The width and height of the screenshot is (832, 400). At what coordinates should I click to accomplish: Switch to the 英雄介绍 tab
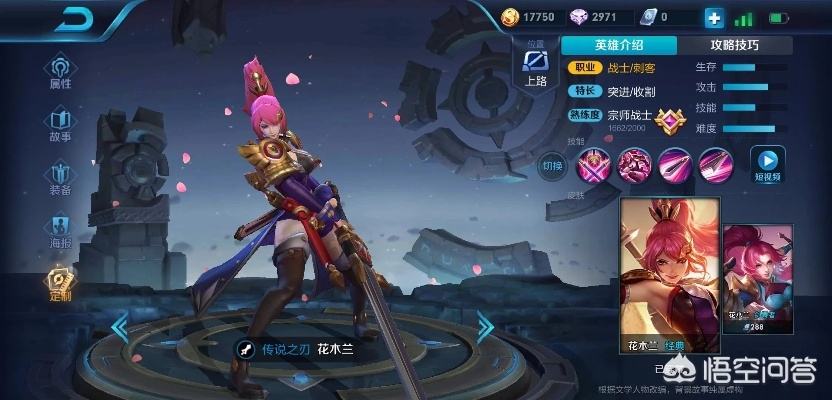click(x=619, y=45)
